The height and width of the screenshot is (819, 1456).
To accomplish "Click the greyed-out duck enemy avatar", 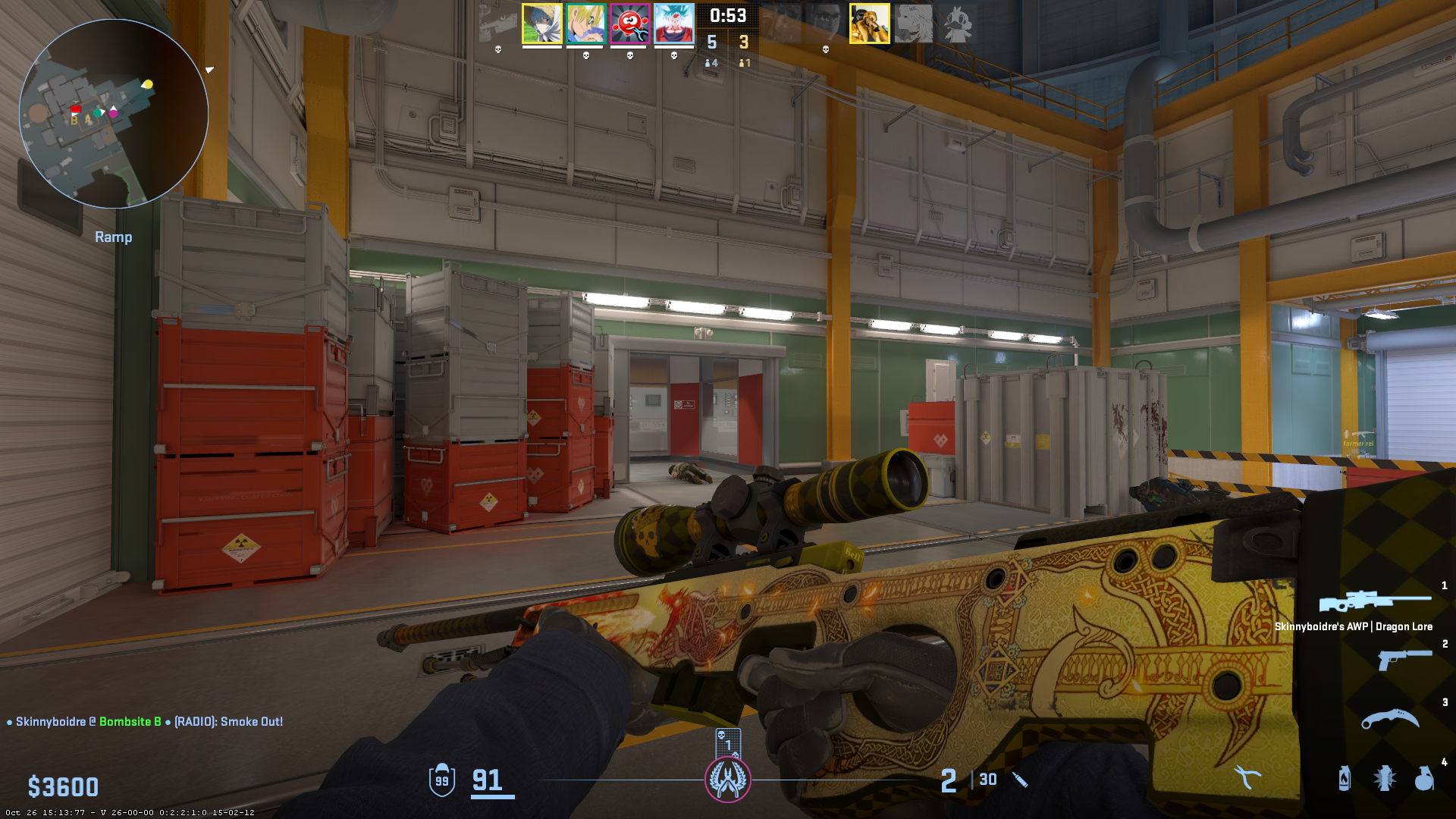I will [x=957, y=24].
